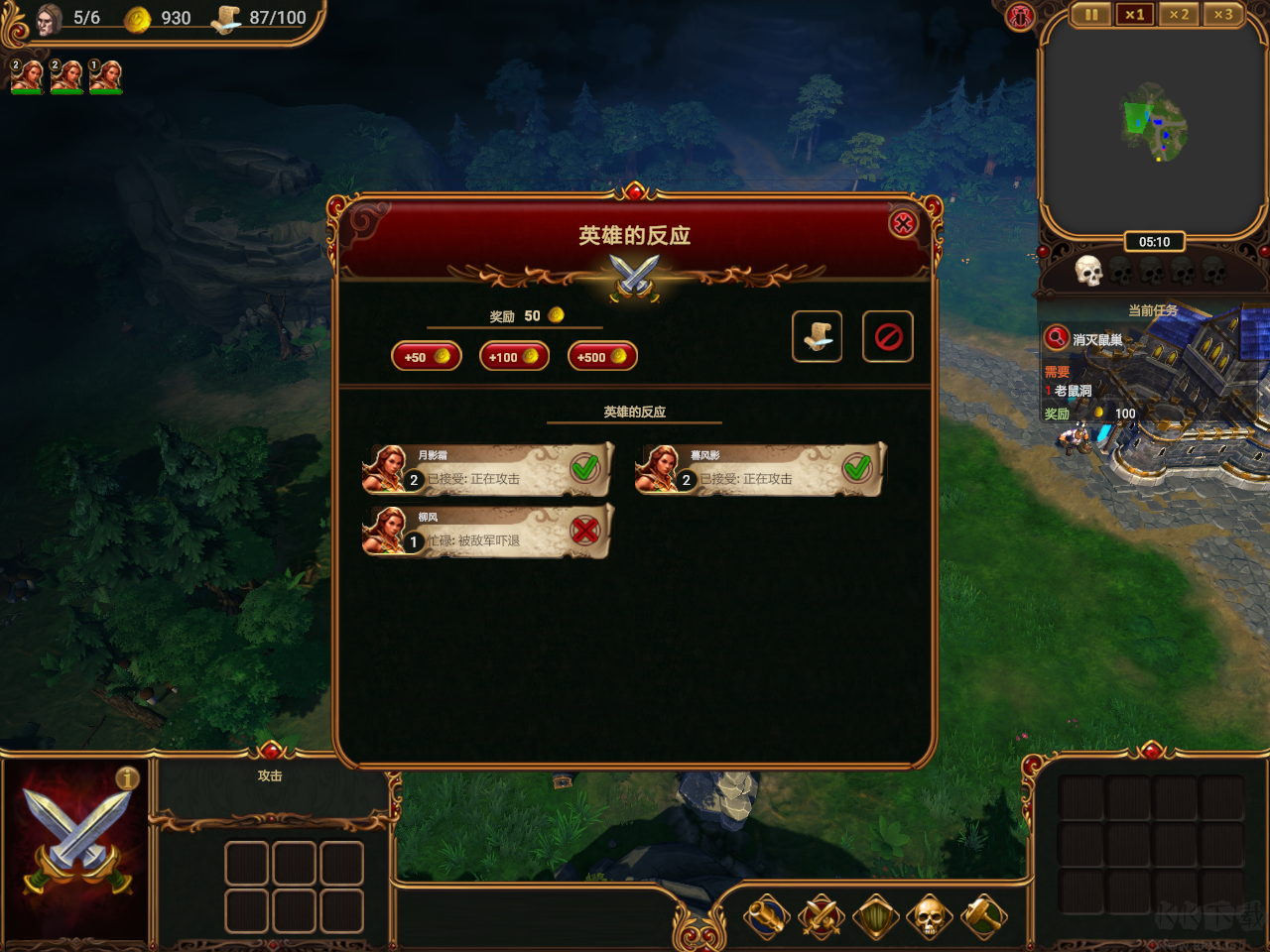Add +100 gold to the reward
1270x952 pixels.
click(x=514, y=357)
